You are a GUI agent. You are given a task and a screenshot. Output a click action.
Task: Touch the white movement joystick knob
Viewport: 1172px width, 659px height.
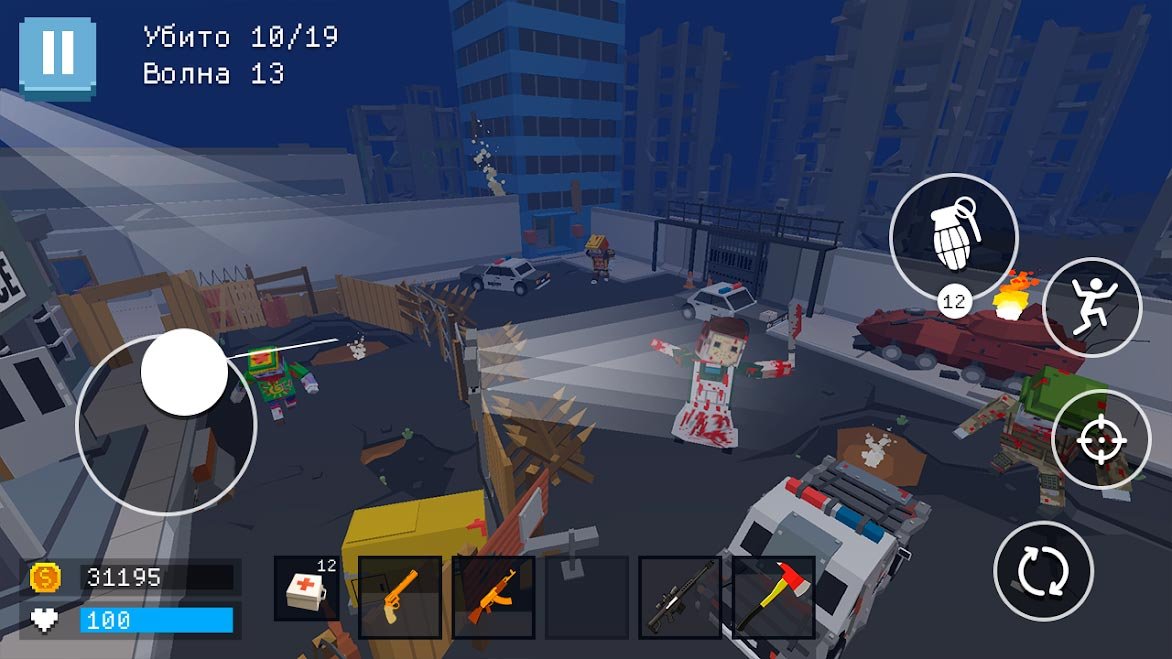coord(184,372)
